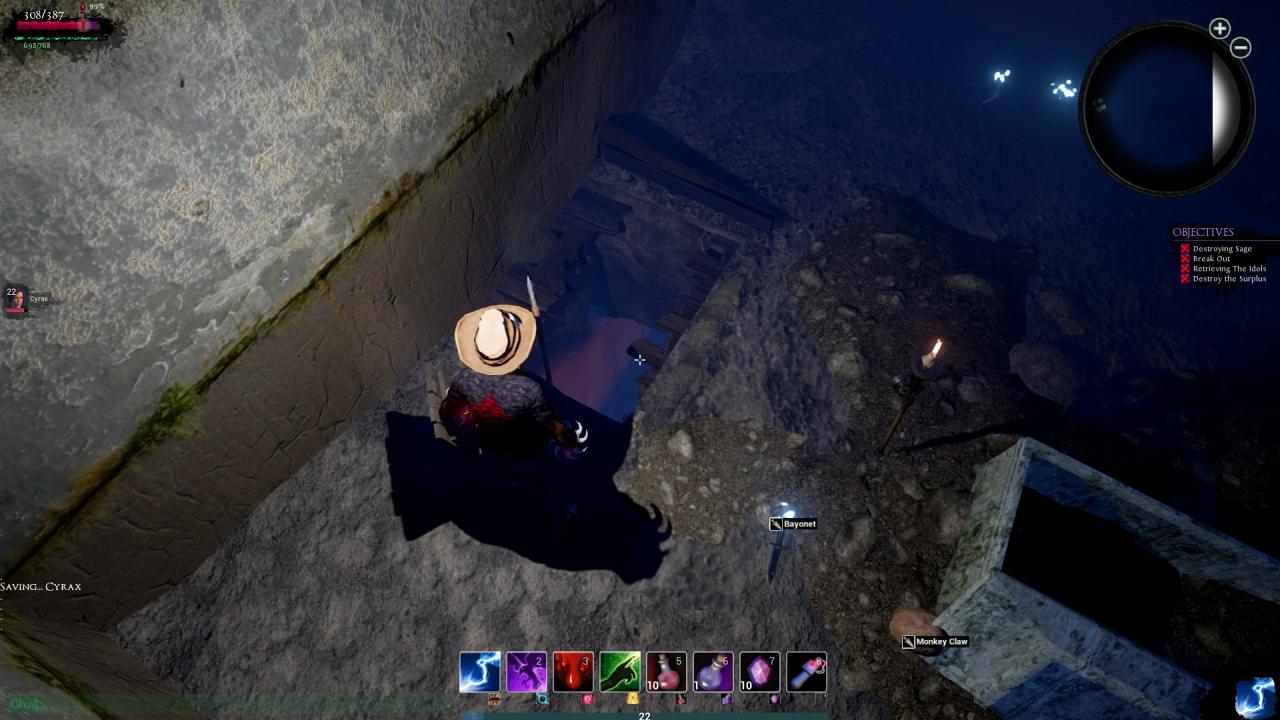Select the Destroying Sage objective
Image resolution: width=1280 pixels, height=720 pixels.
coord(1221,249)
